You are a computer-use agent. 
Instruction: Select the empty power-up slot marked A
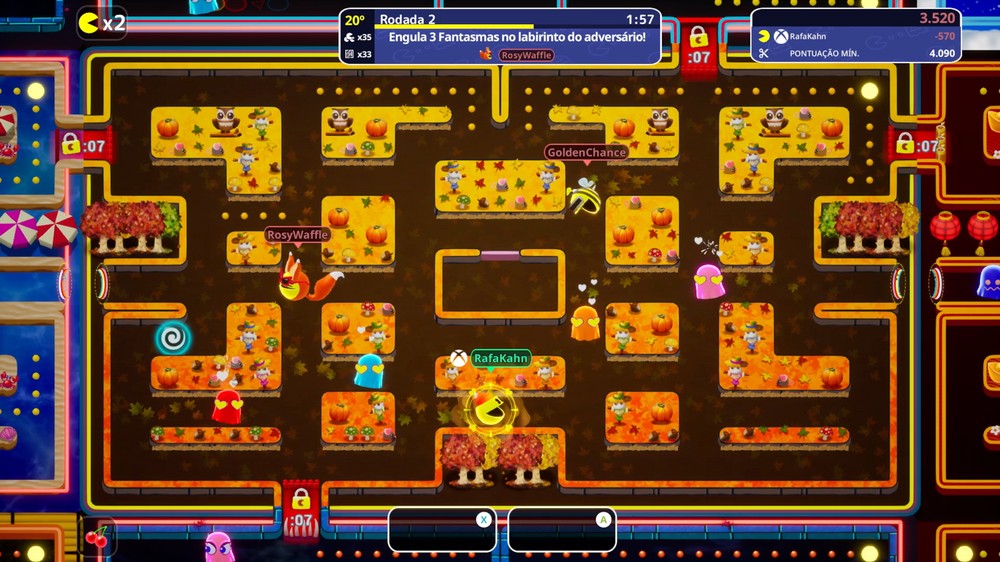tap(562, 530)
